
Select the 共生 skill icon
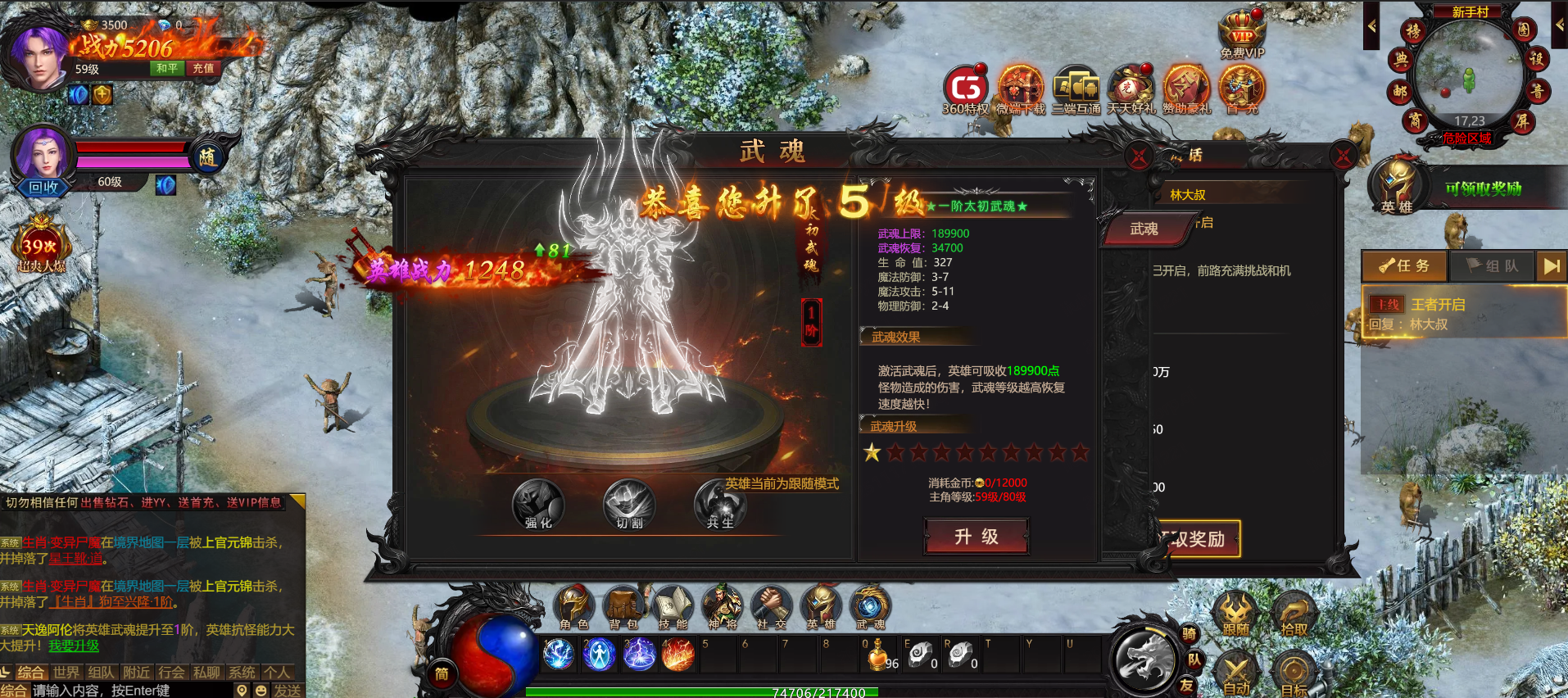click(720, 505)
